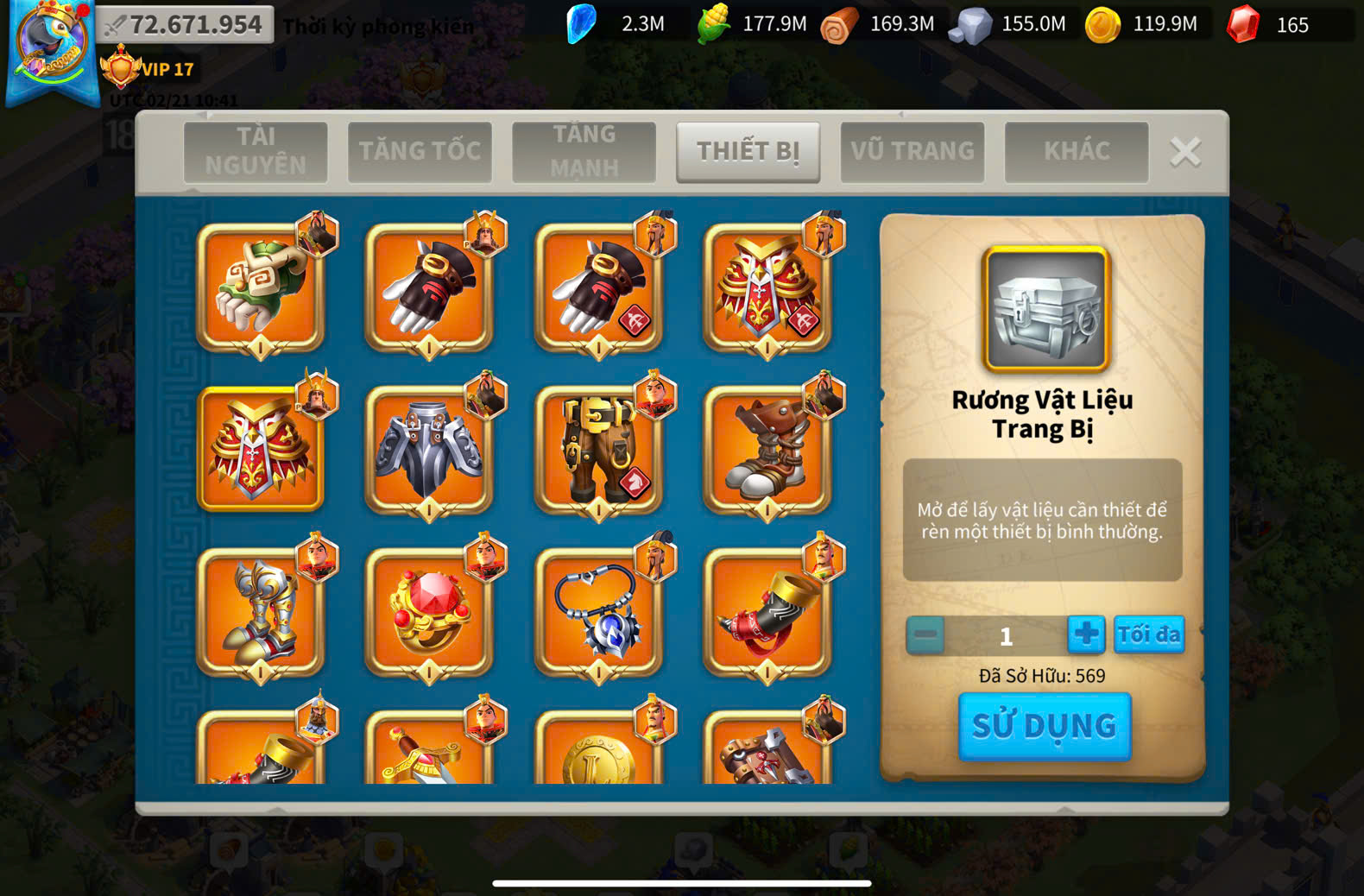Switch to the Khác tab
Image resolution: width=1364 pixels, height=896 pixels.
1077,151
